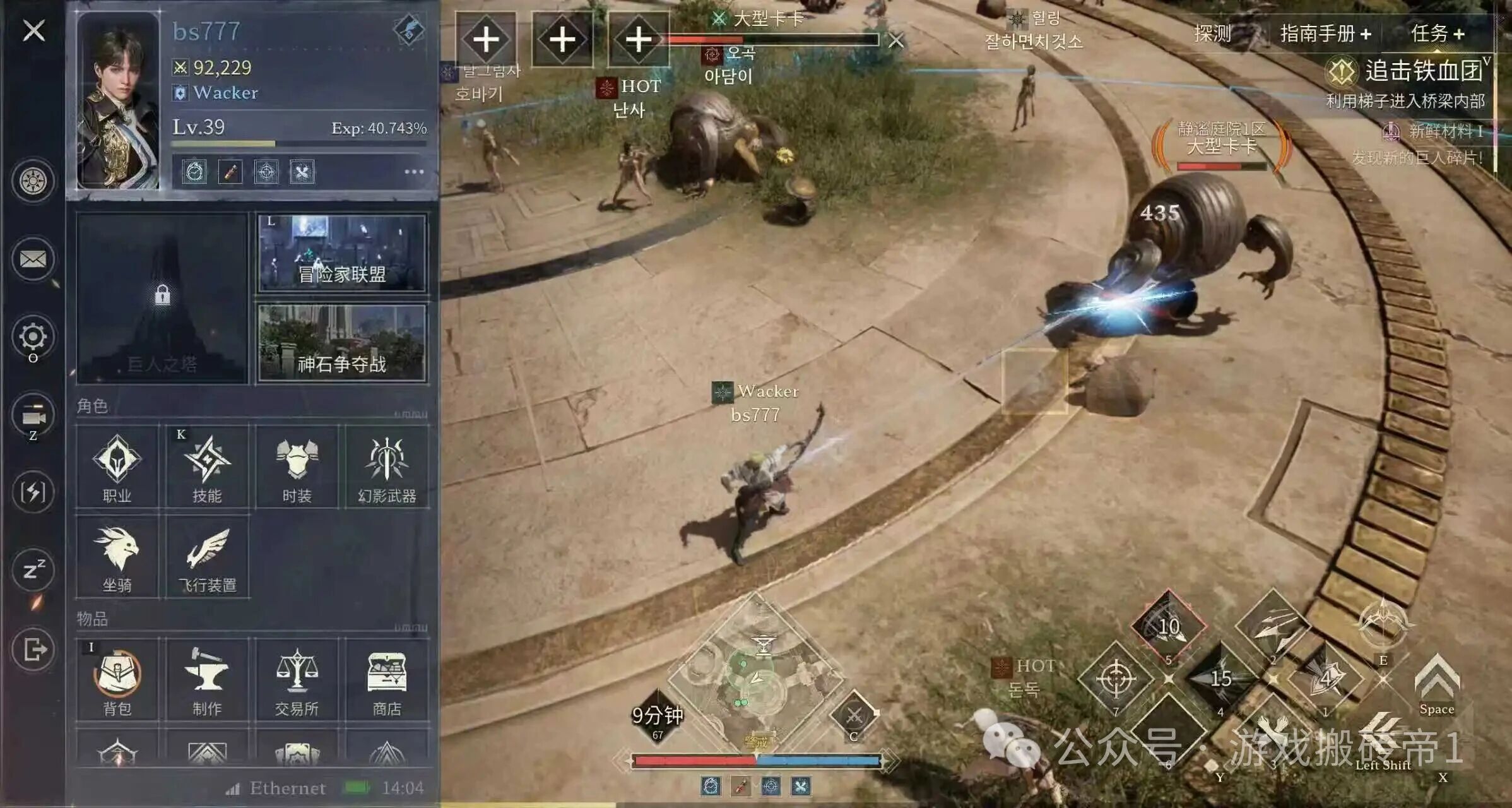Open the 冒险家联盟 thumbnail

[x=341, y=254]
